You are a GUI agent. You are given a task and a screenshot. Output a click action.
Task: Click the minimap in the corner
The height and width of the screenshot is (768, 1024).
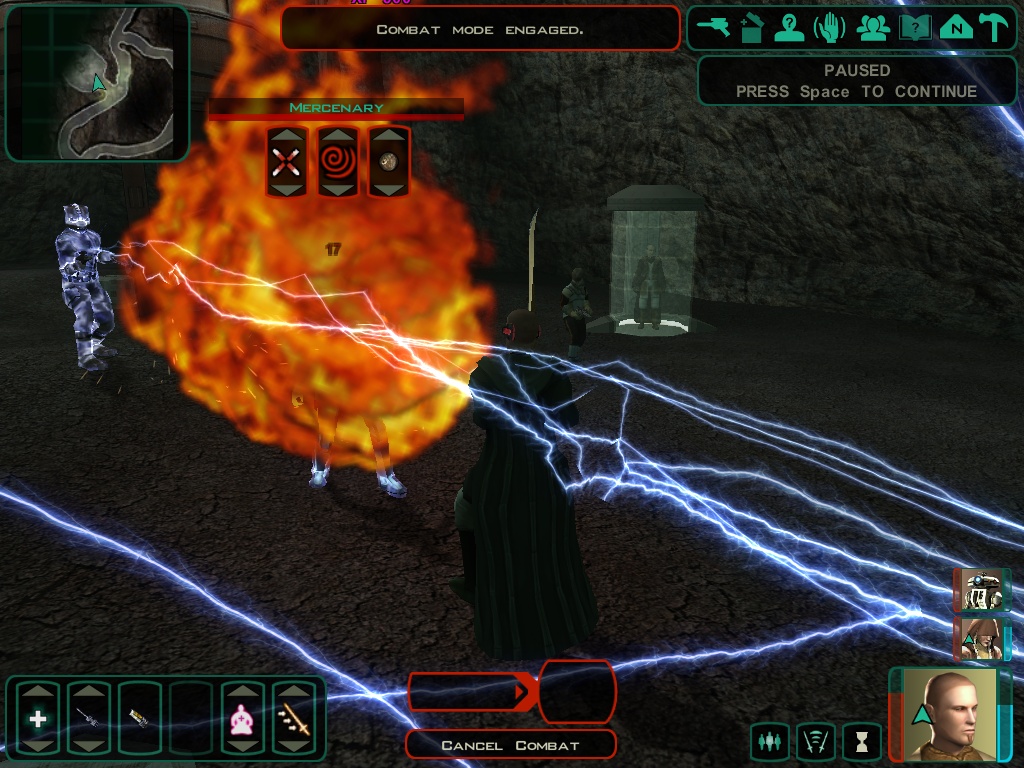[97, 83]
